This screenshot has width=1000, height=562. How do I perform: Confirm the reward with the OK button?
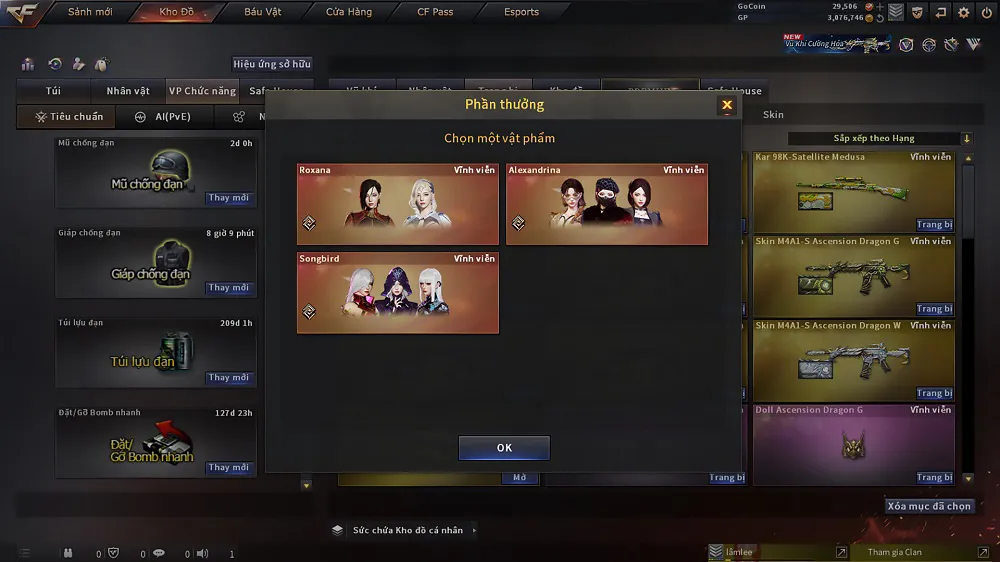(x=504, y=448)
